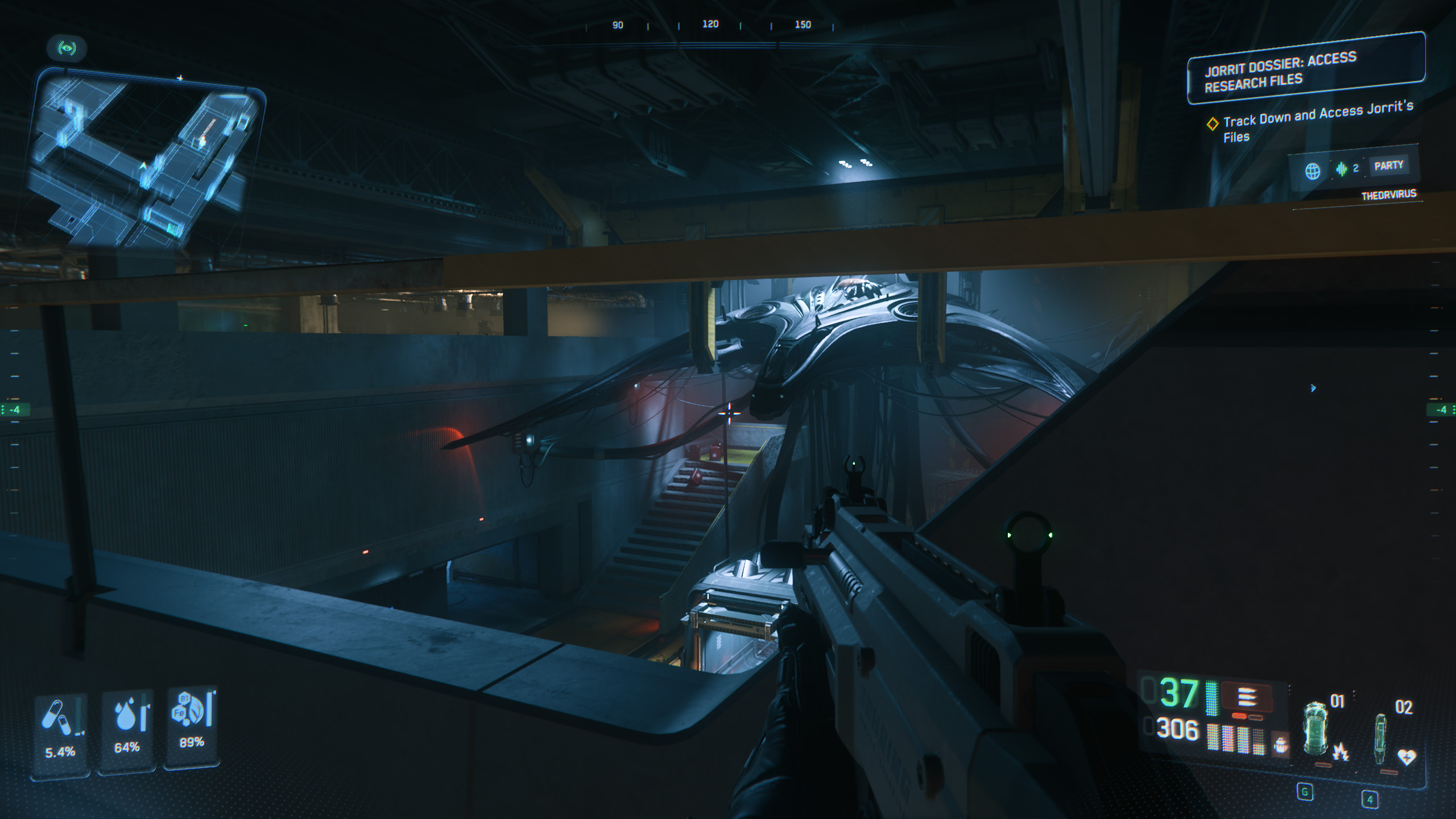Click the backpack icon beside reserve ammo
This screenshot has height=819, width=1456.
[x=1280, y=744]
